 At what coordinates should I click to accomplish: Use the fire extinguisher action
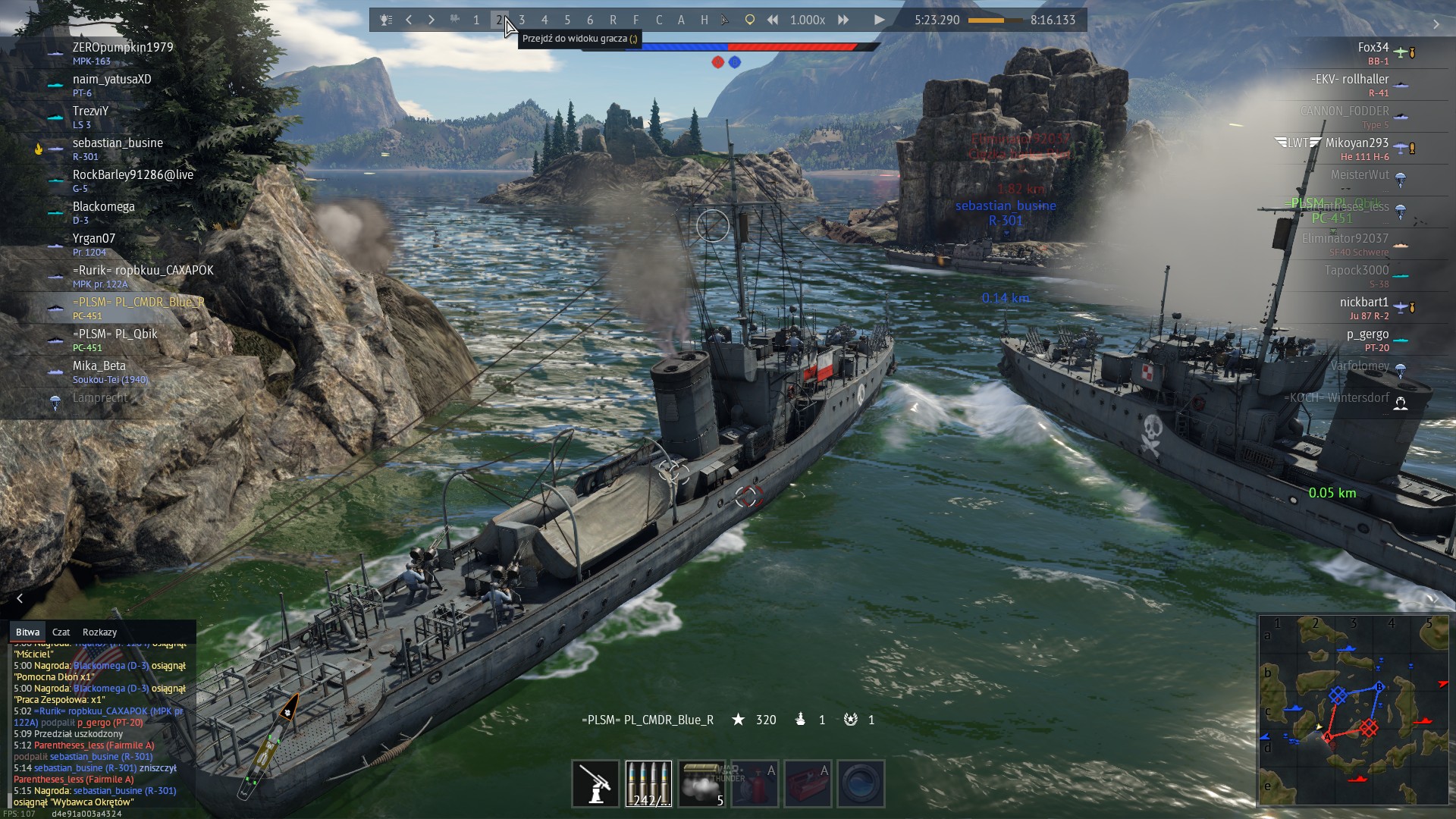[x=755, y=783]
